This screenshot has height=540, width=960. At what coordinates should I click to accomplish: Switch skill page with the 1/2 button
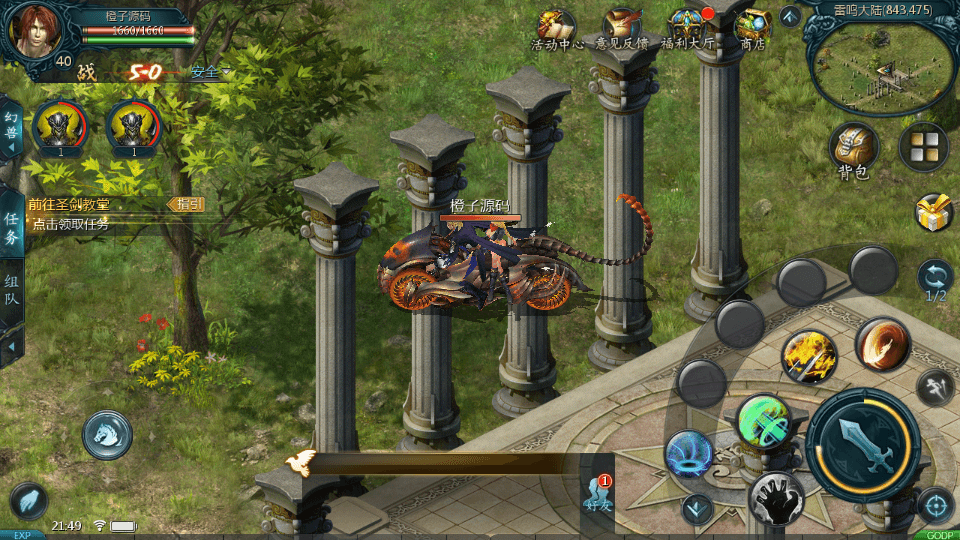[x=935, y=281]
